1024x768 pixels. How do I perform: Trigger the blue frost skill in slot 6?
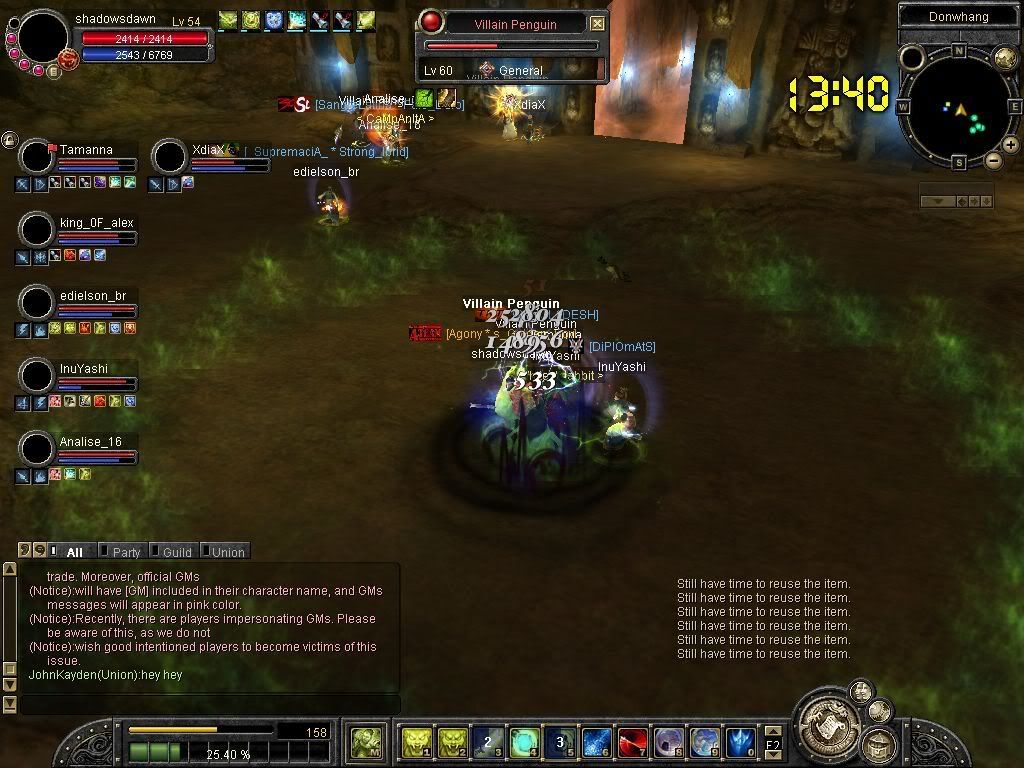coord(597,743)
